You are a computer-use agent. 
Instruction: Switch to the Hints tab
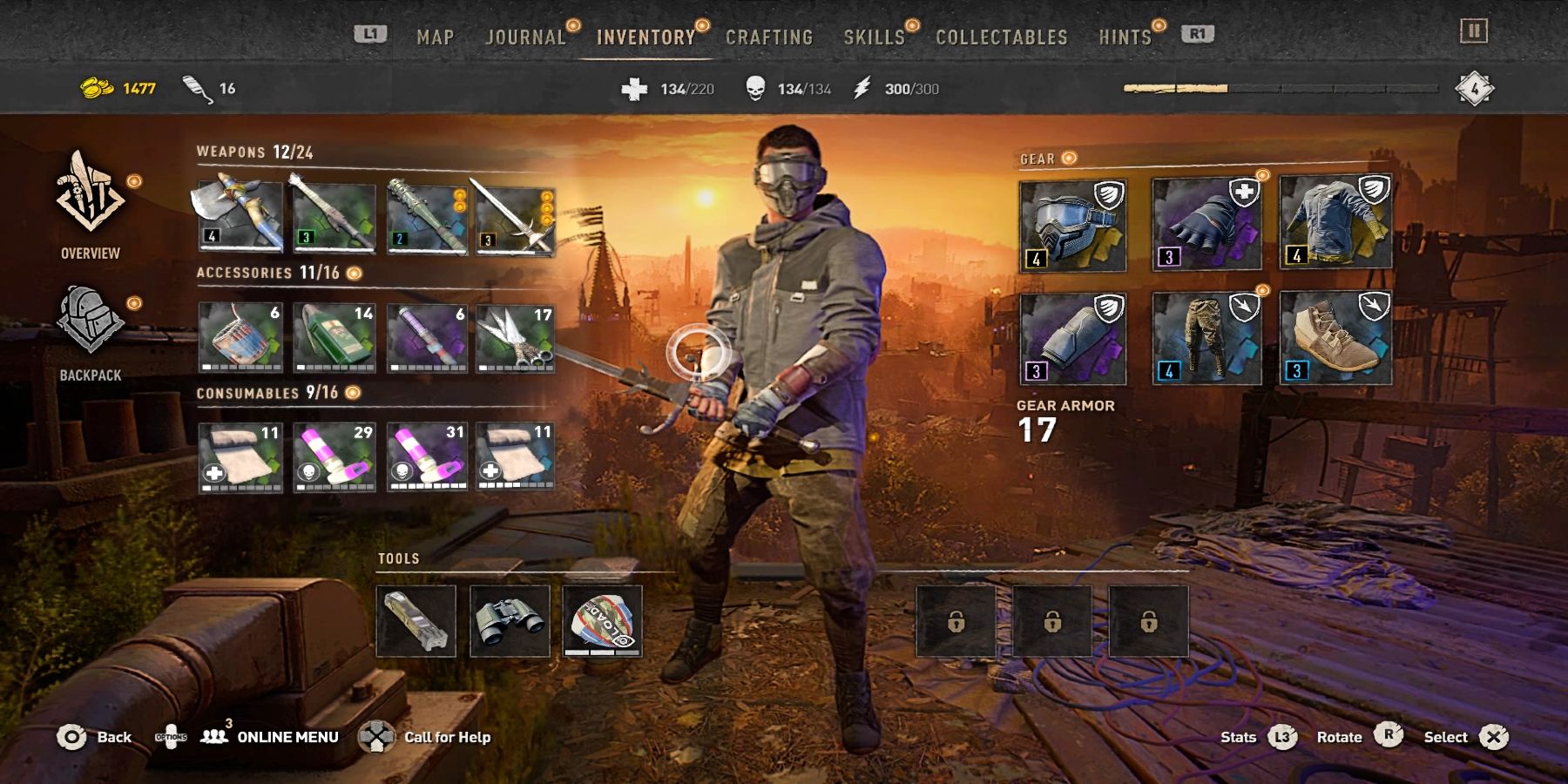[1125, 37]
